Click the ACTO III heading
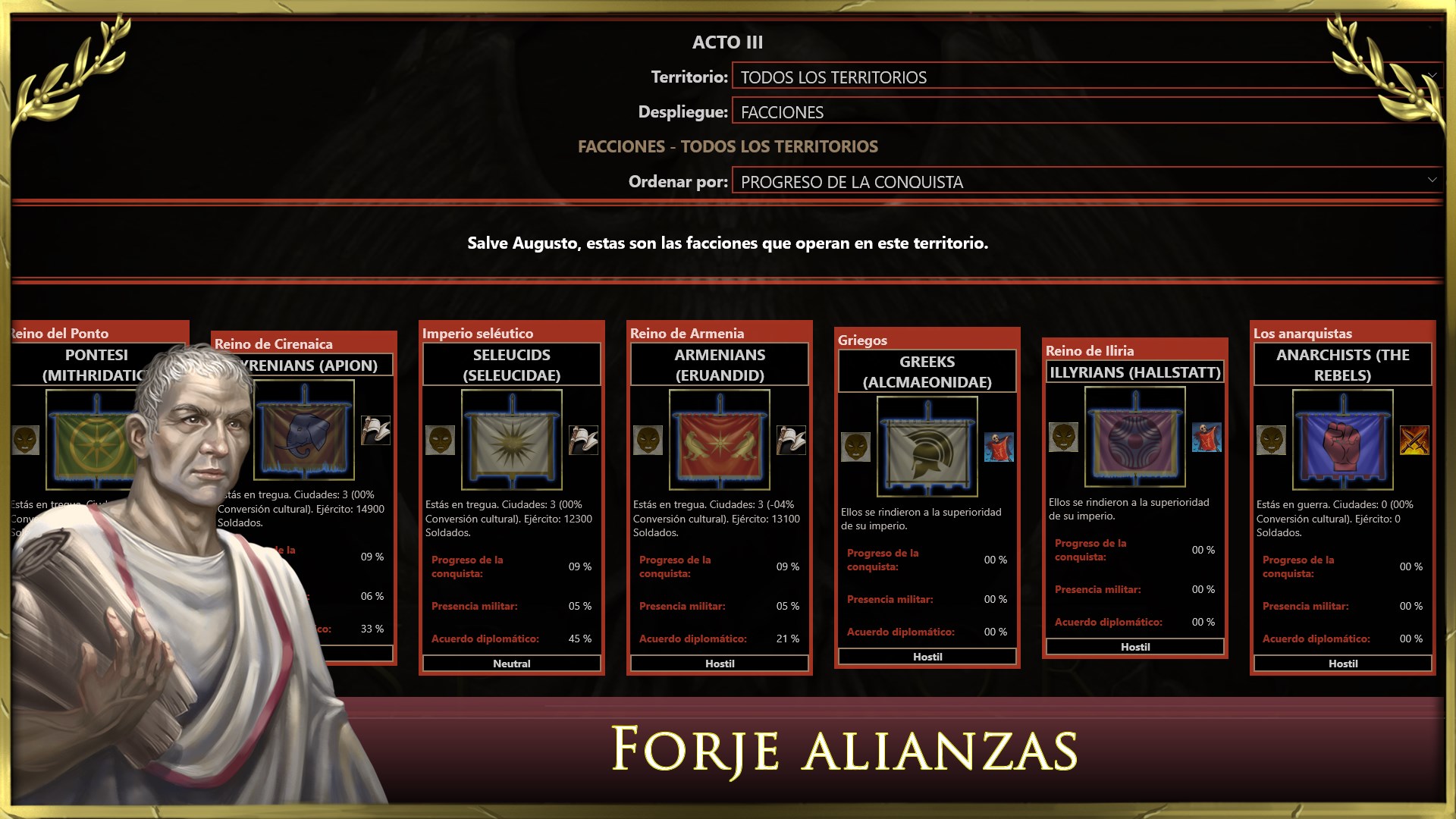The height and width of the screenshot is (819, 1456). coord(727,42)
